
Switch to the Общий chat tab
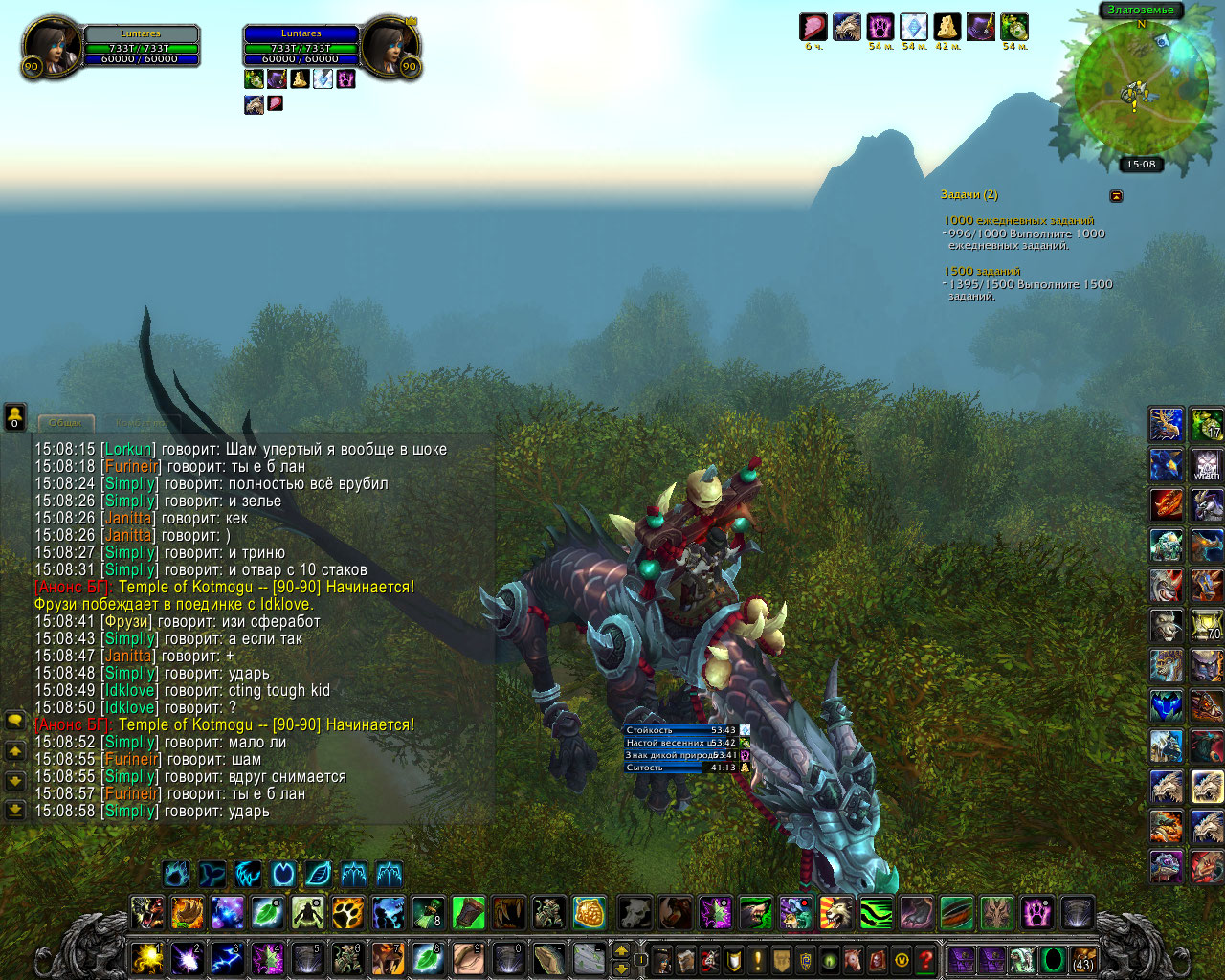pyautogui.click(x=65, y=422)
